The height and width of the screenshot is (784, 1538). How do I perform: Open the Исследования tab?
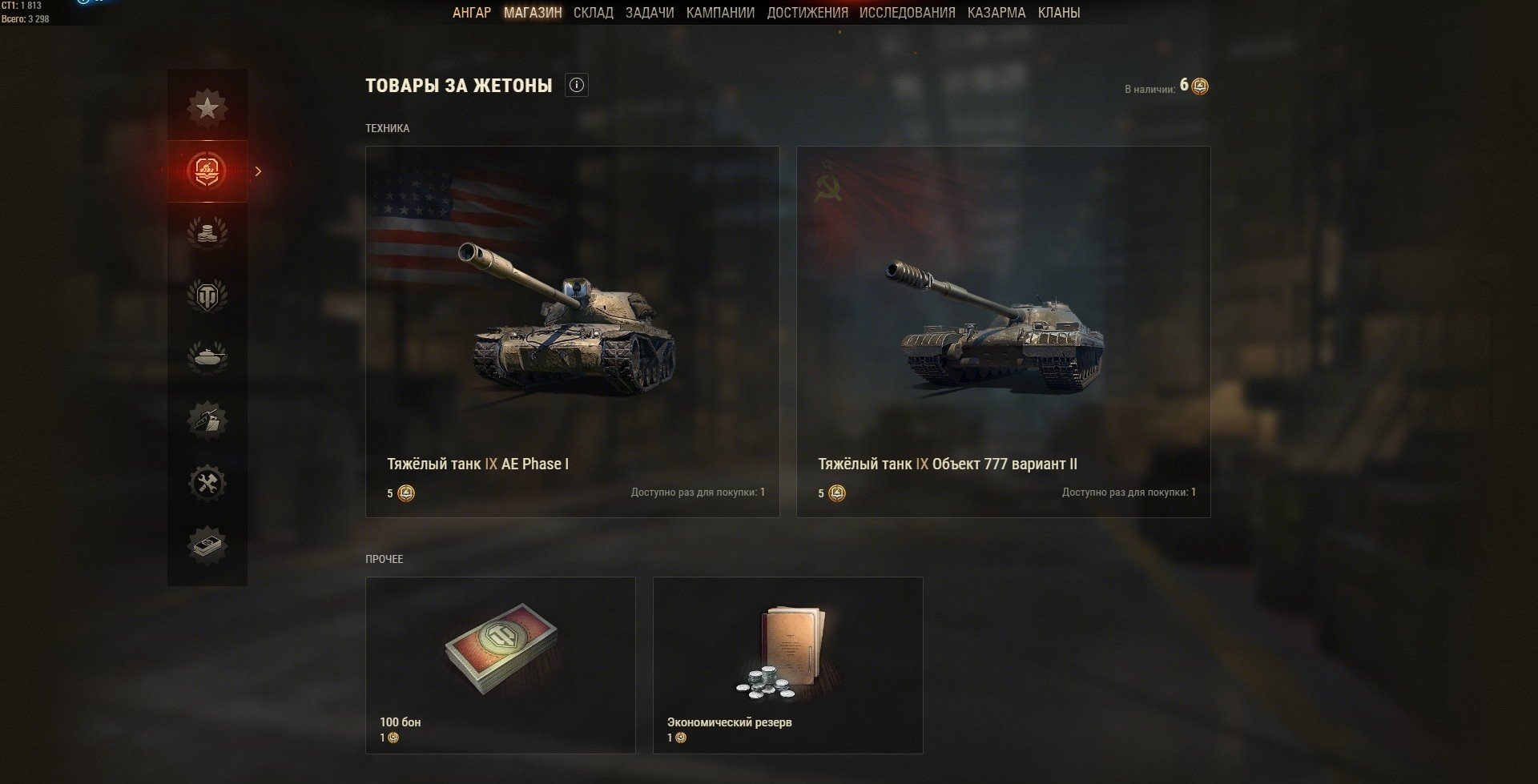[x=907, y=13]
